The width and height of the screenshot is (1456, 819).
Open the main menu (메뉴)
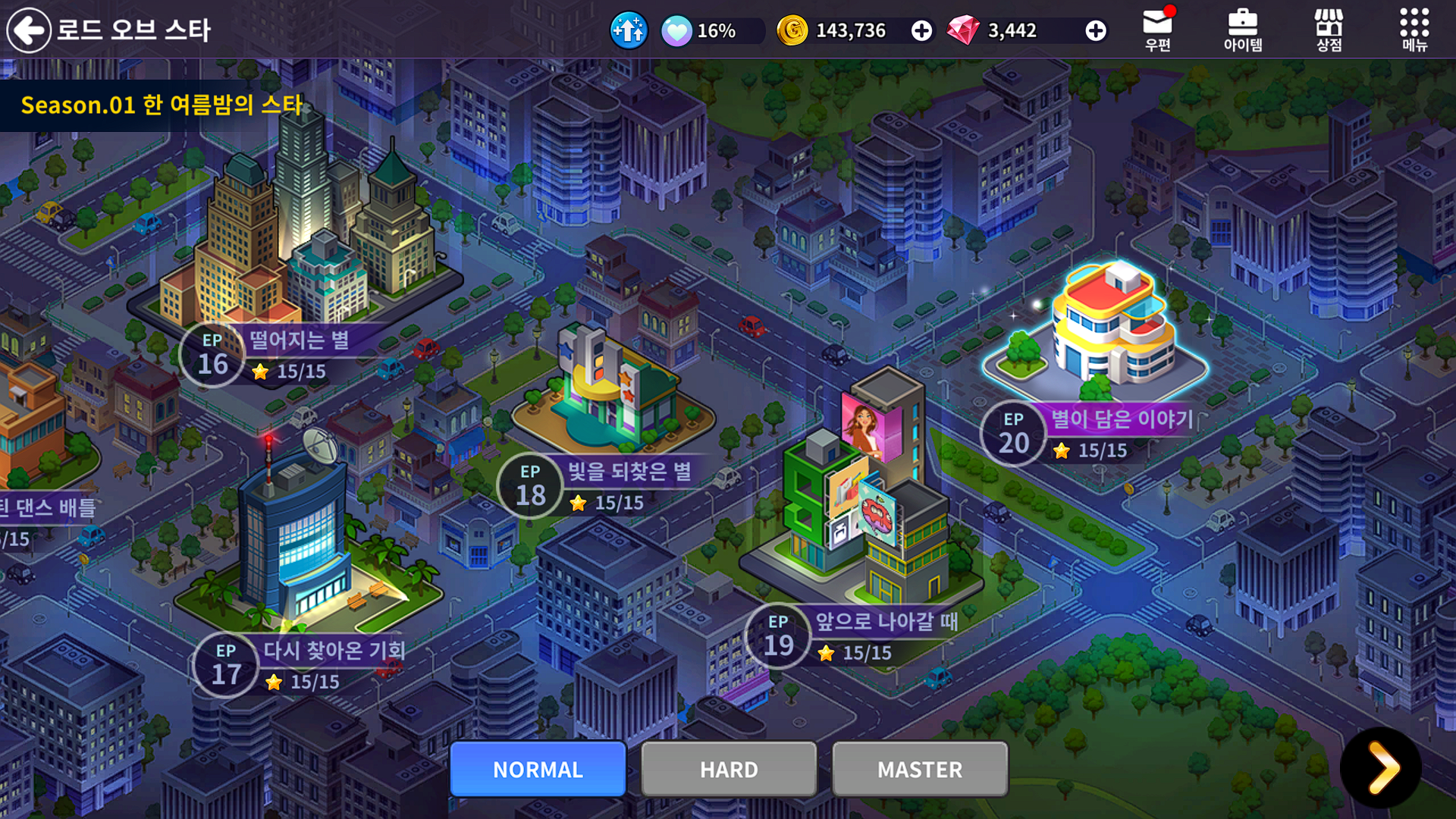(1414, 30)
